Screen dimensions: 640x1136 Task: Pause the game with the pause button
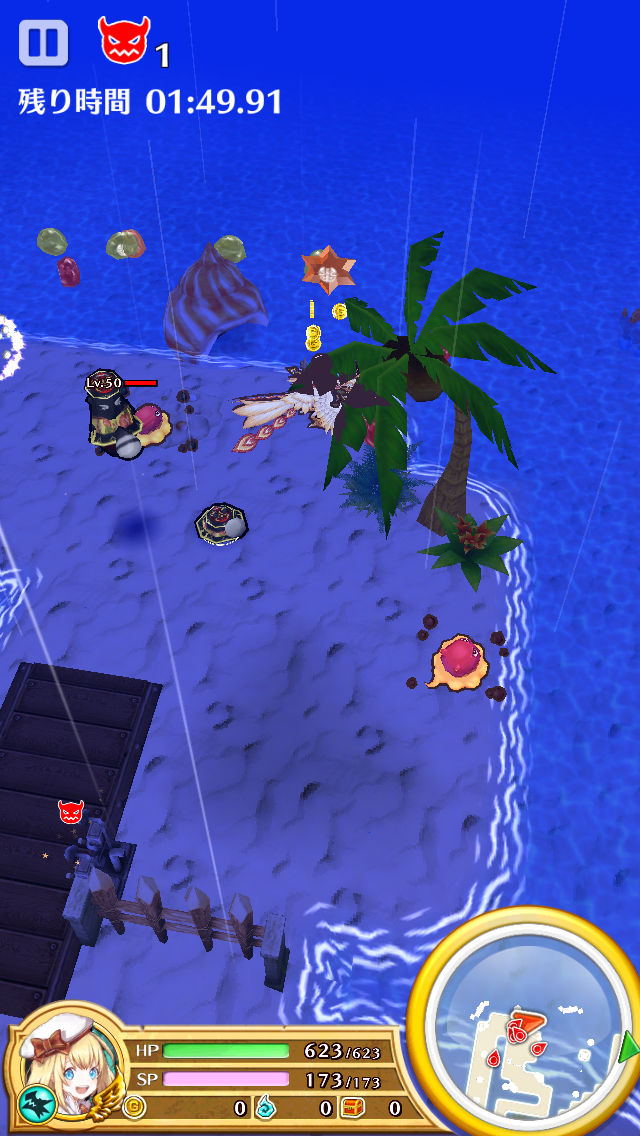(x=43, y=43)
